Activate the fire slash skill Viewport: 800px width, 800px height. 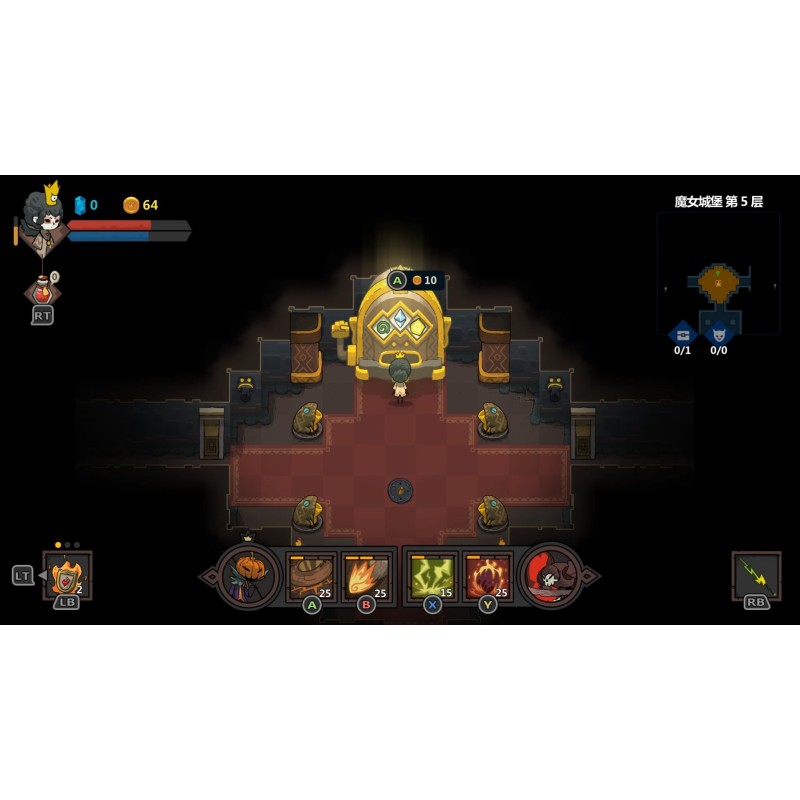click(x=366, y=576)
